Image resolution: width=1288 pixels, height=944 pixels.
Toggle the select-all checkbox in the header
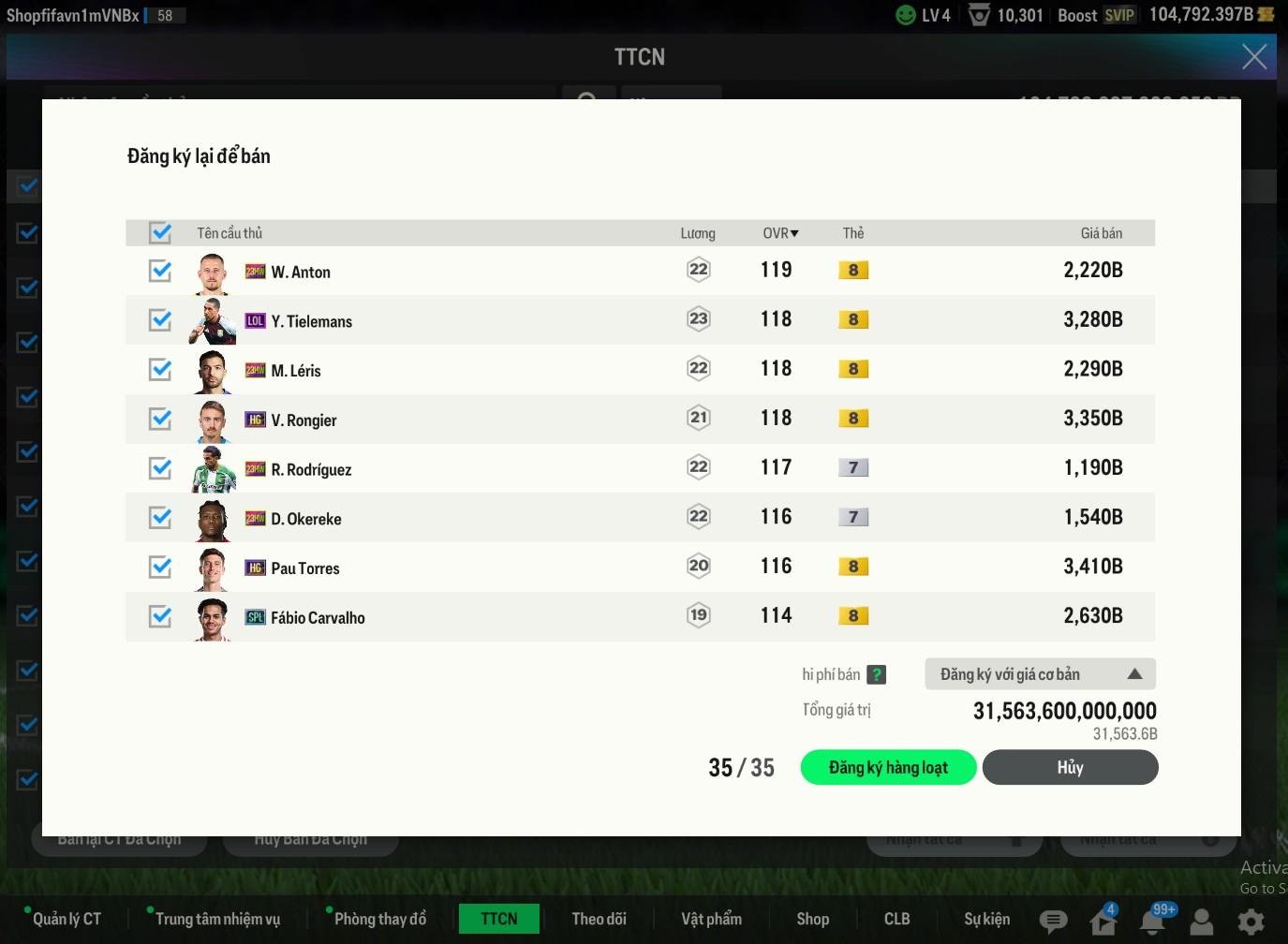pyautogui.click(x=160, y=232)
